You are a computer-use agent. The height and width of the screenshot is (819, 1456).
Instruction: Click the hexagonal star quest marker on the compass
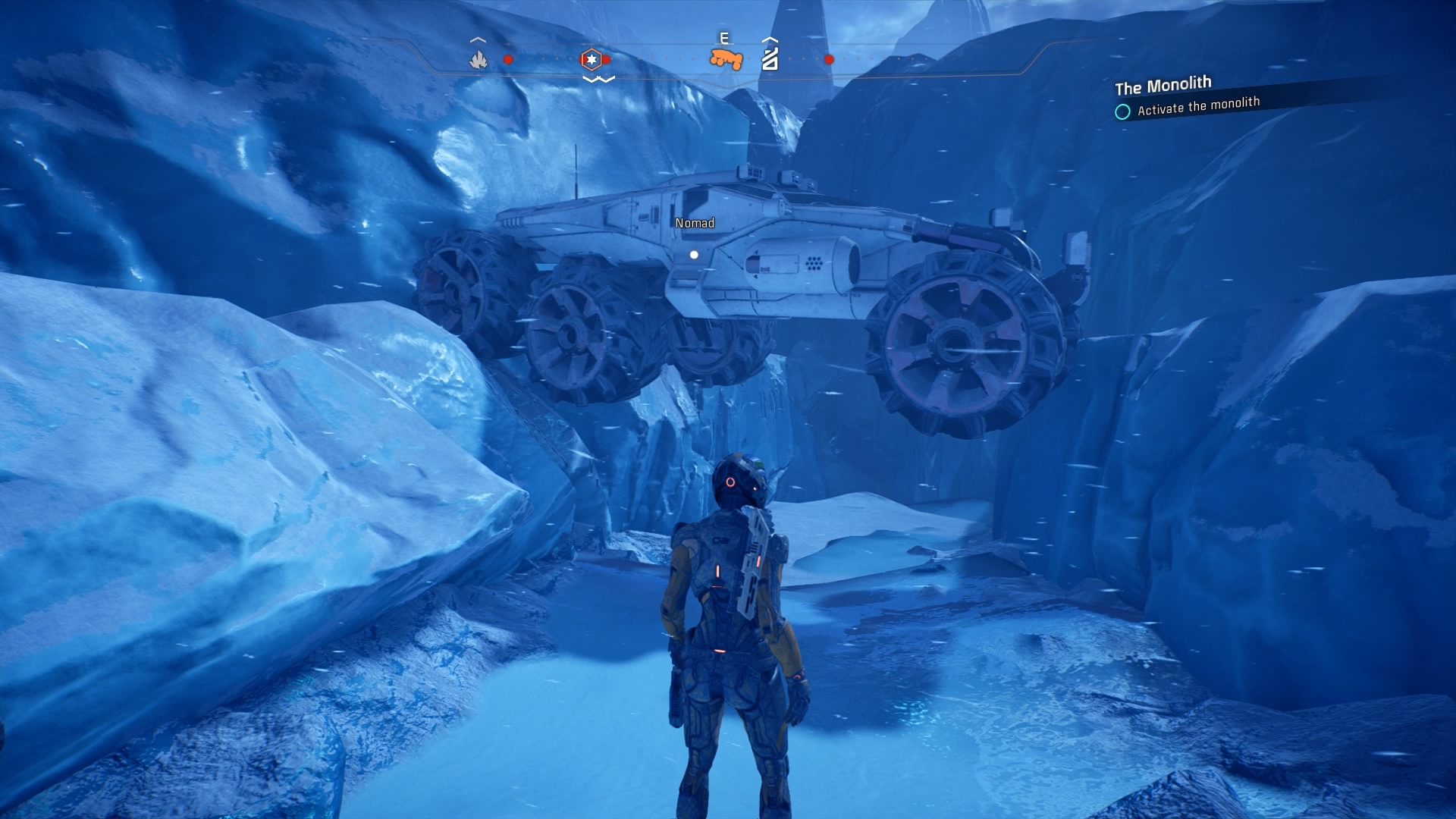tap(591, 59)
